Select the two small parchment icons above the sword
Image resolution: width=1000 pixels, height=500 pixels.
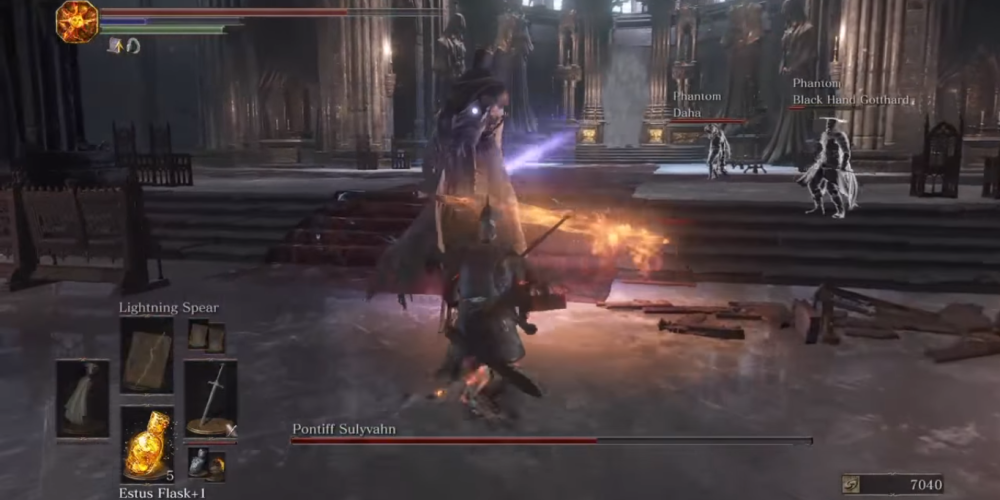(207, 336)
